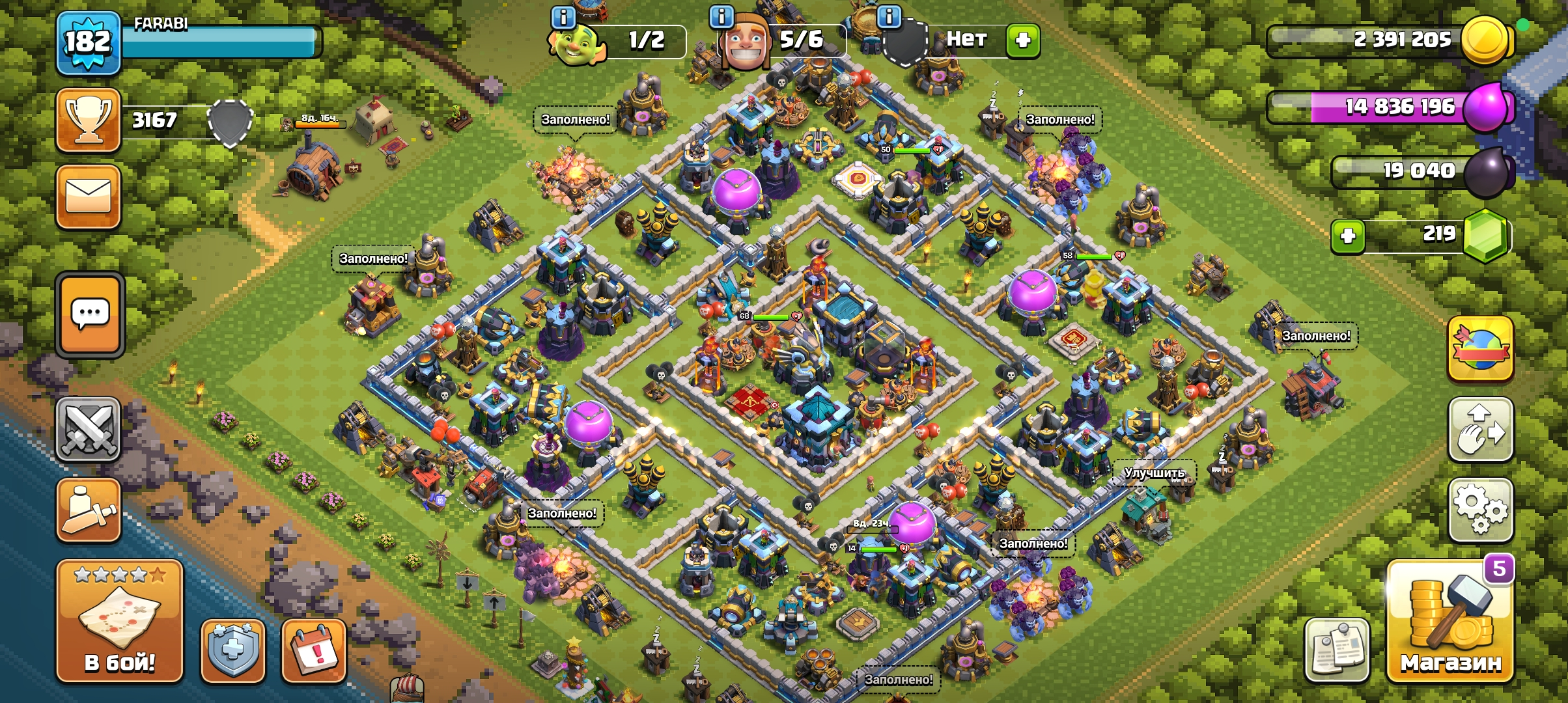1568x703 pixels.
Task: Click the green plus beside Нет
Action: [1022, 40]
